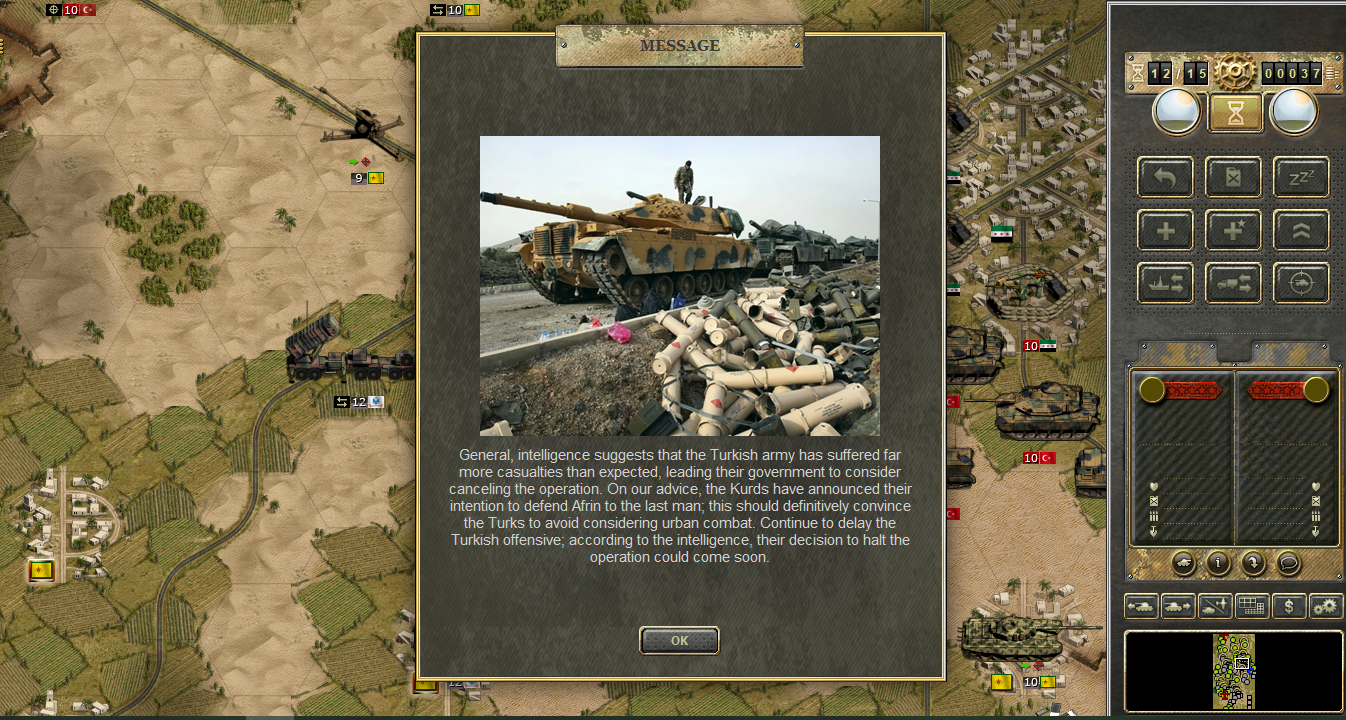Click the round curved arrow button
The image size is (1346, 720).
click(x=1253, y=563)
